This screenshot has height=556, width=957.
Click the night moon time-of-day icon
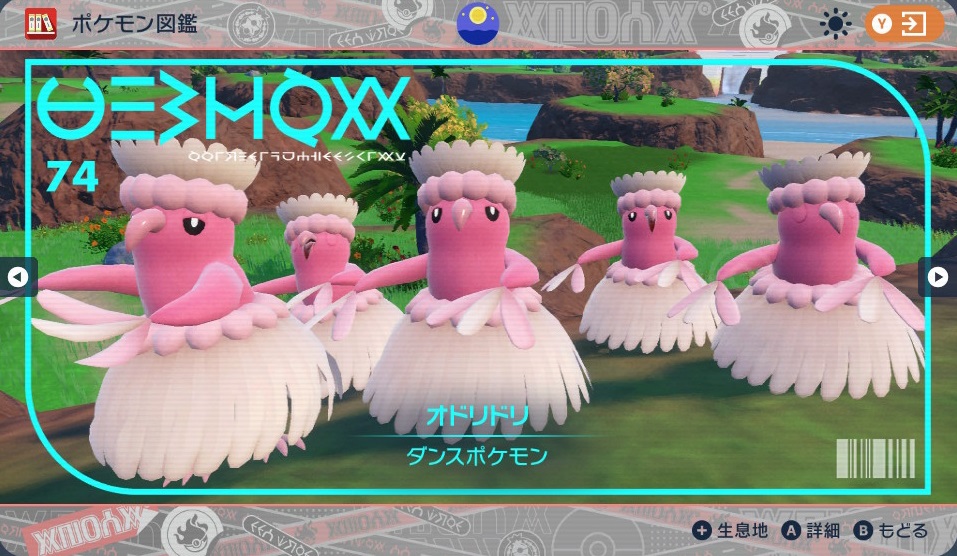478,22
